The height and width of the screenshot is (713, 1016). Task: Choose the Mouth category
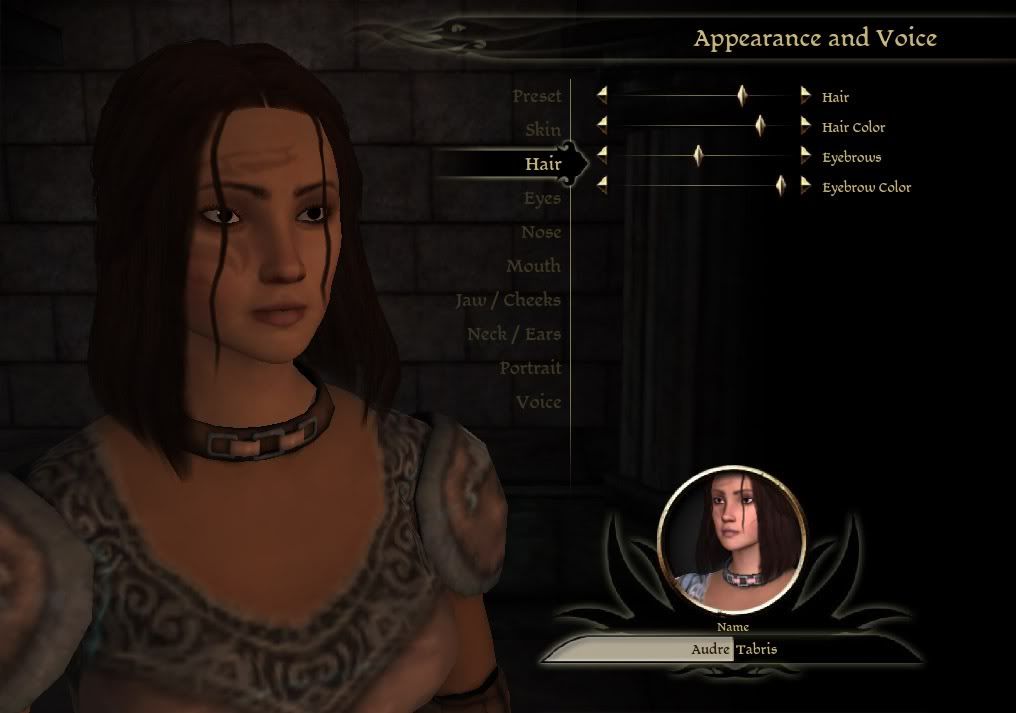[x=533, y=267]
